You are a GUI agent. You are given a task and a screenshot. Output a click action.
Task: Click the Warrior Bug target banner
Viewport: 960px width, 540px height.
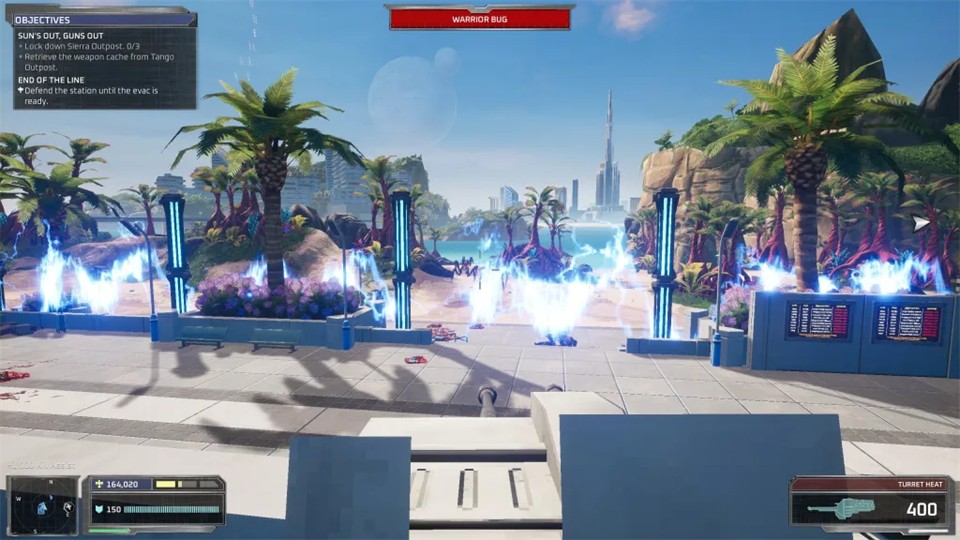point(479,18)
